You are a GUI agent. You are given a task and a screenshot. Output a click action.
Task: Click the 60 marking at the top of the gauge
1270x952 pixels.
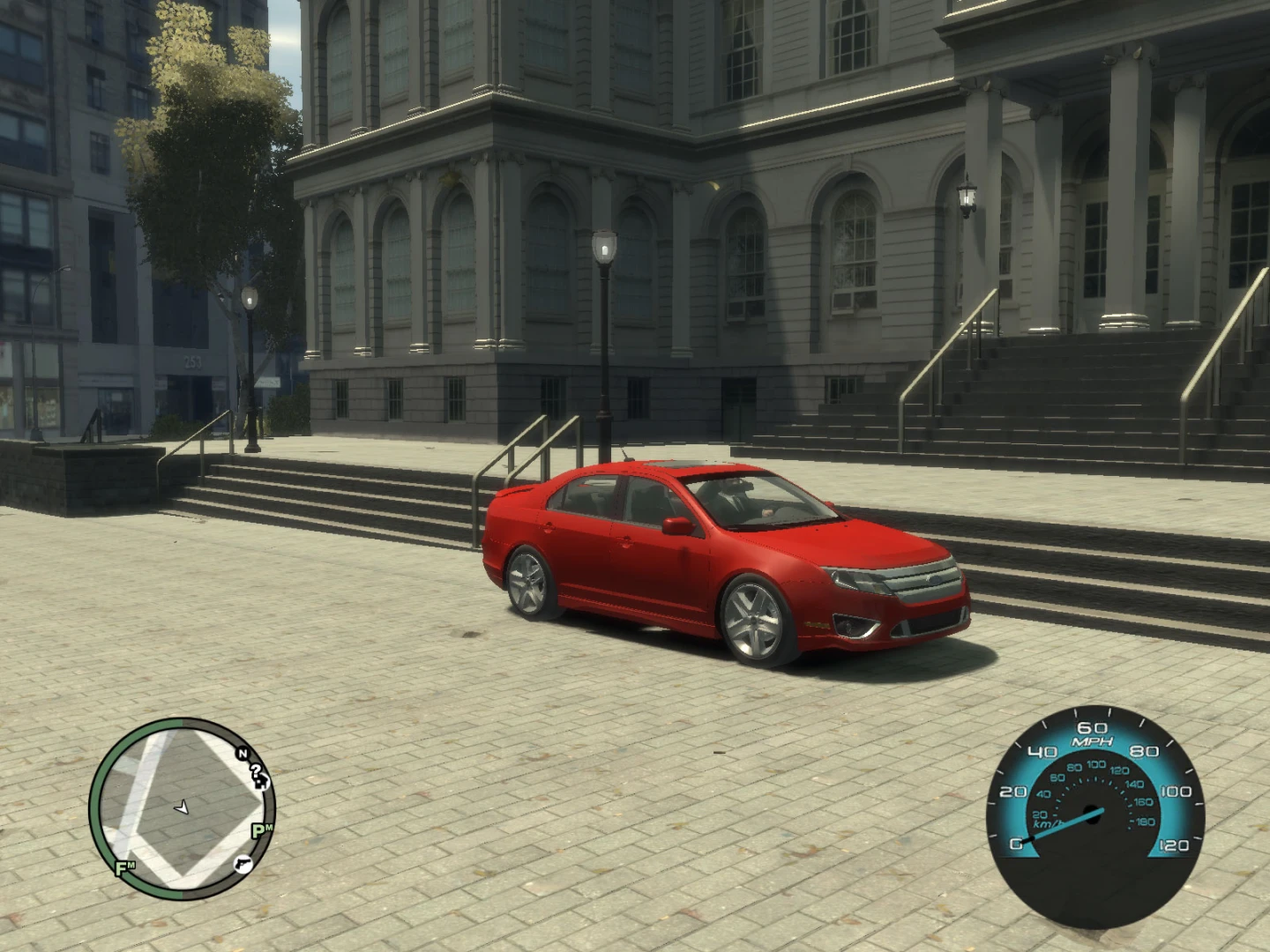[1094, 728]
